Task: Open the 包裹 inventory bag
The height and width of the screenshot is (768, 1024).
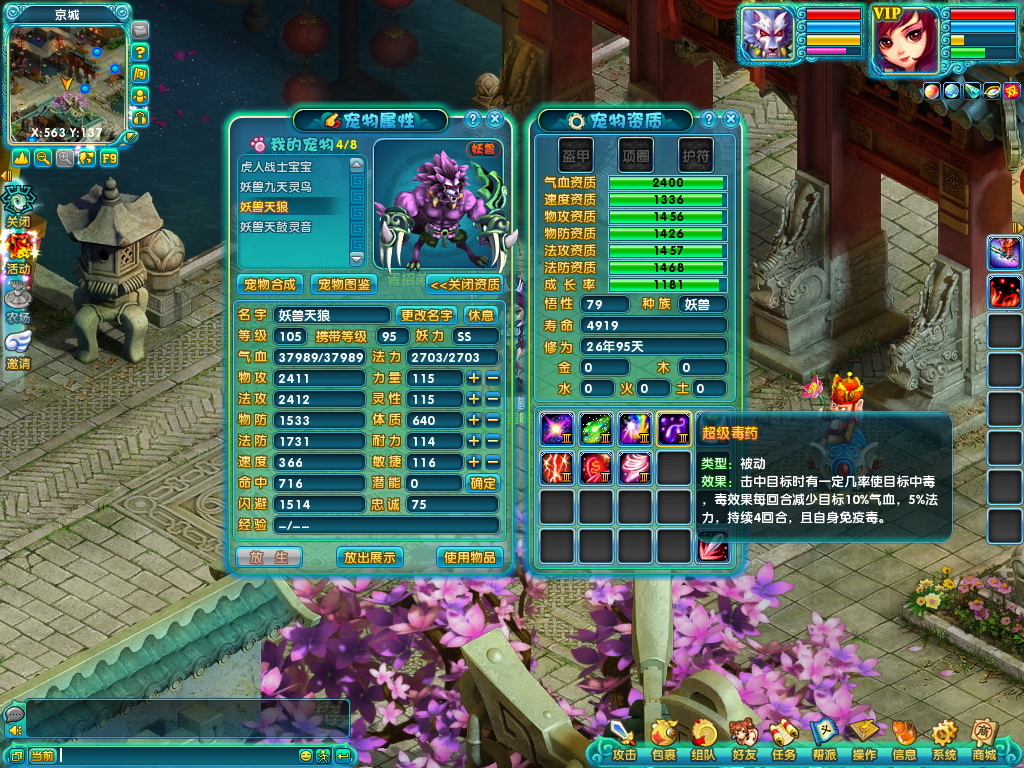Action: [663, 738]
